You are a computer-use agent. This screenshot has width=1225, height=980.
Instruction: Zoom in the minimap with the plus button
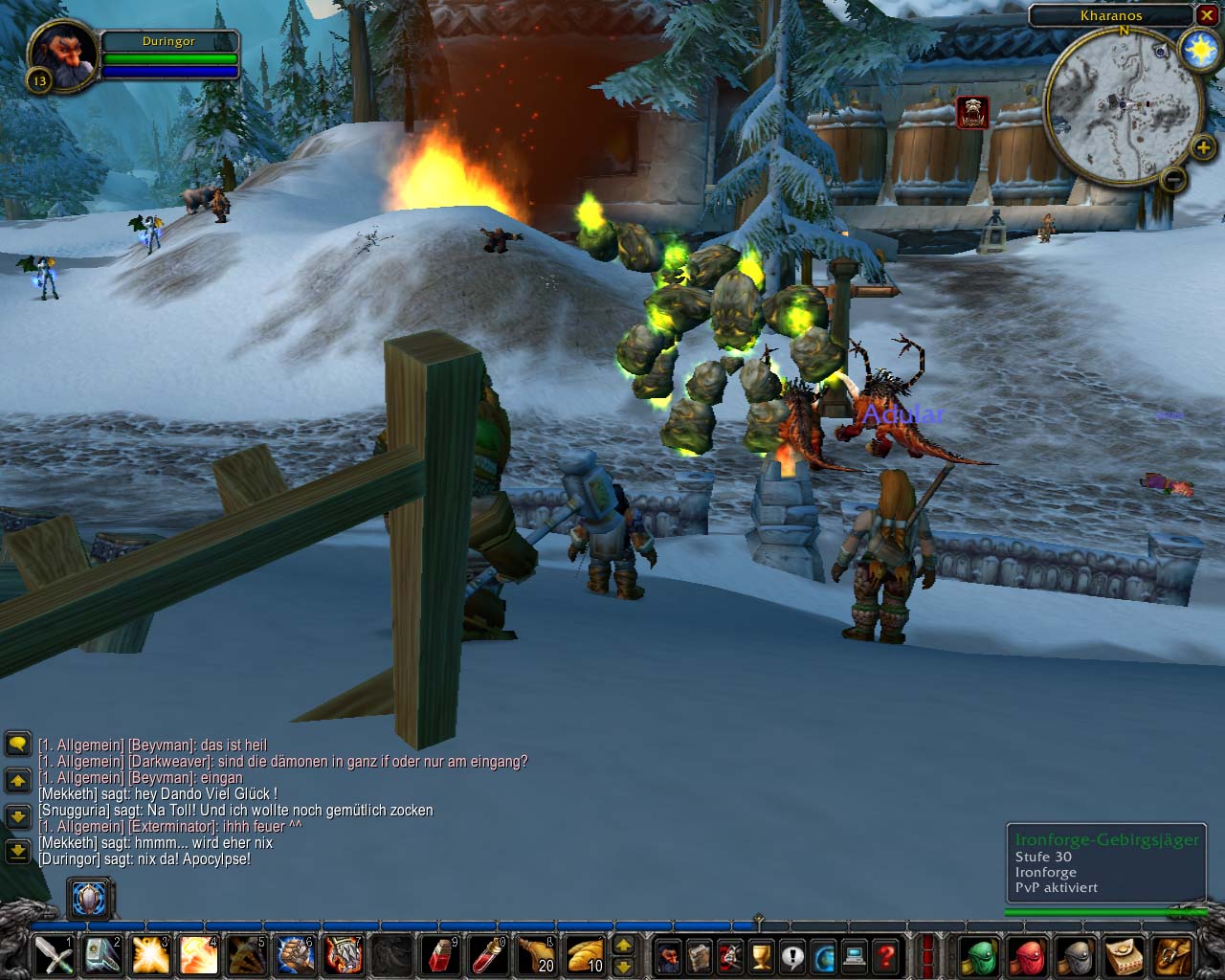pos(1202,147)
